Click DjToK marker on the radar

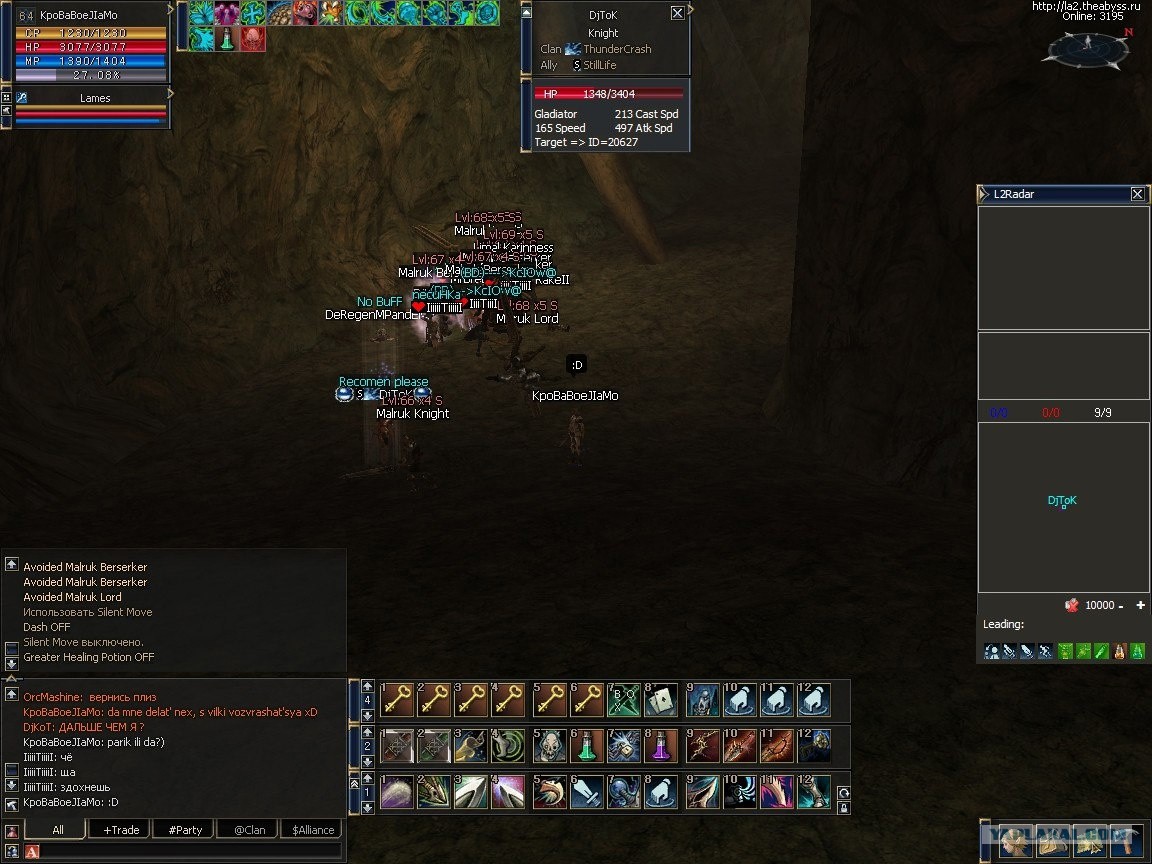pos(1063,506)
